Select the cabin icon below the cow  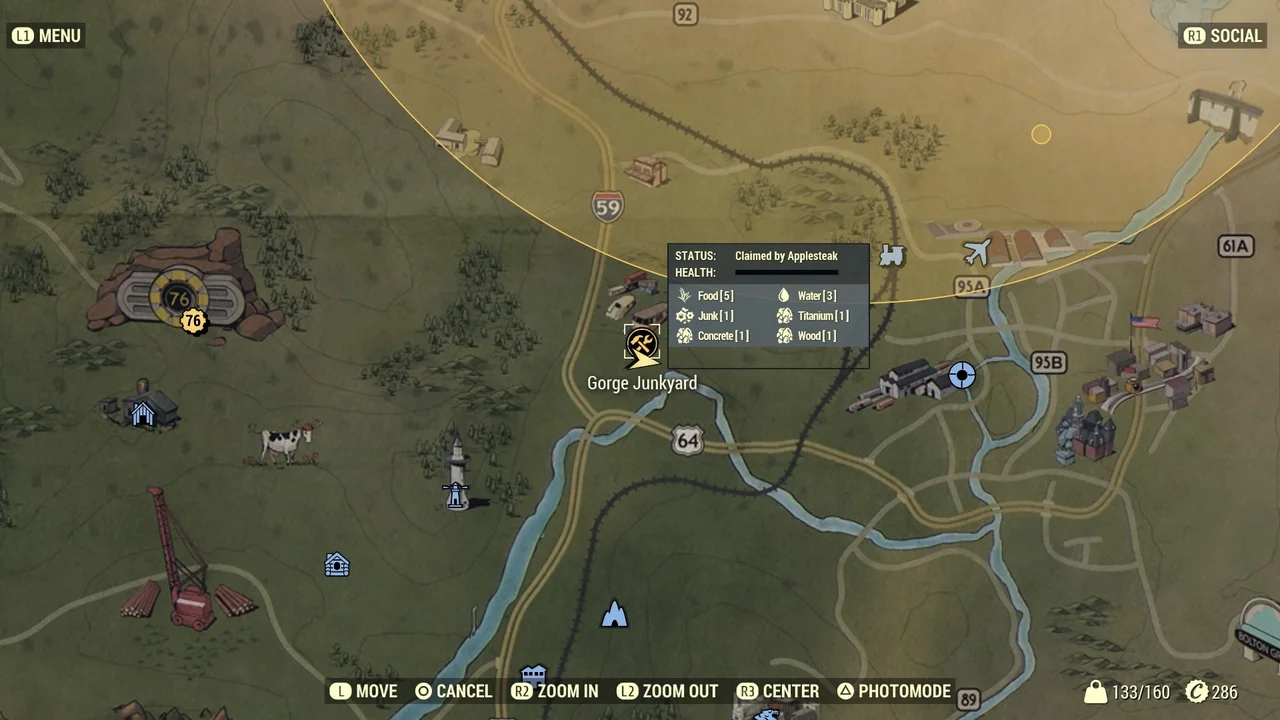[x=337, y=565]
